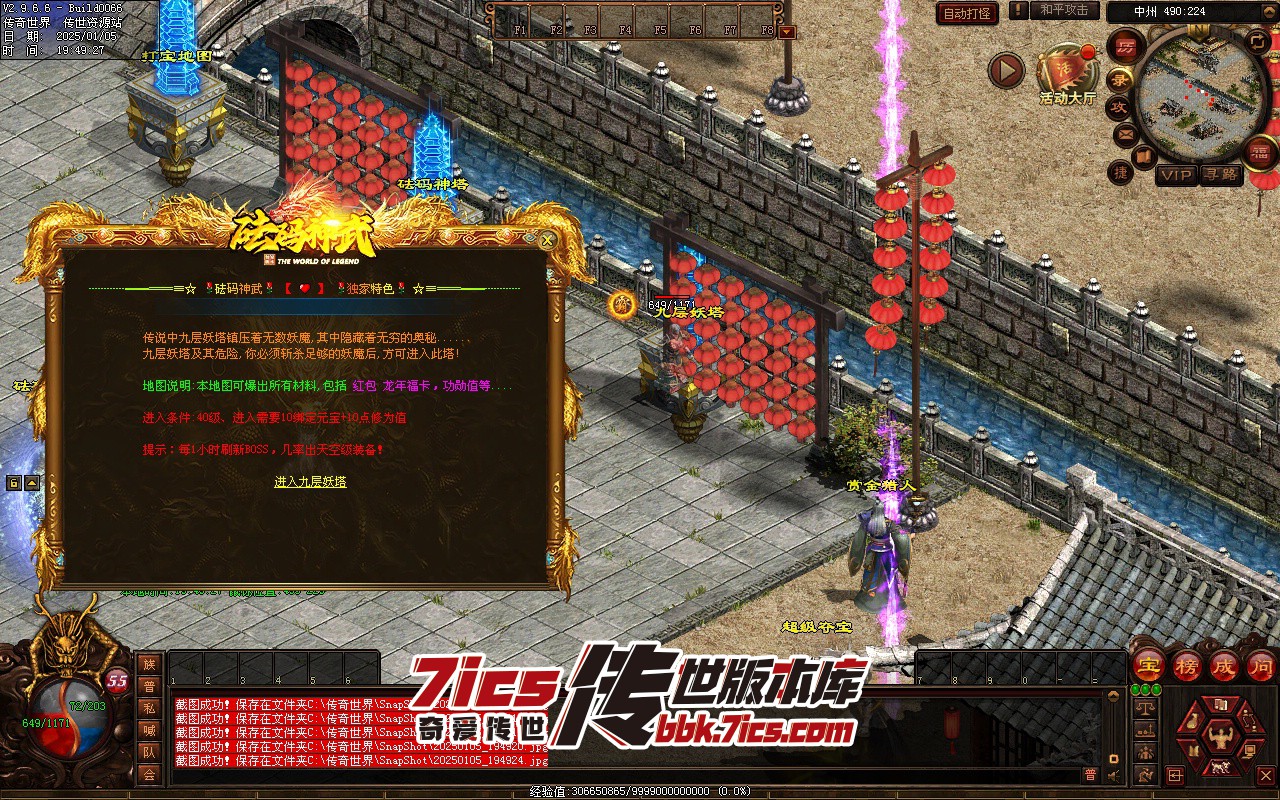Click the round play arrow button
1280x800 pixels.
tap(1006, 71)
